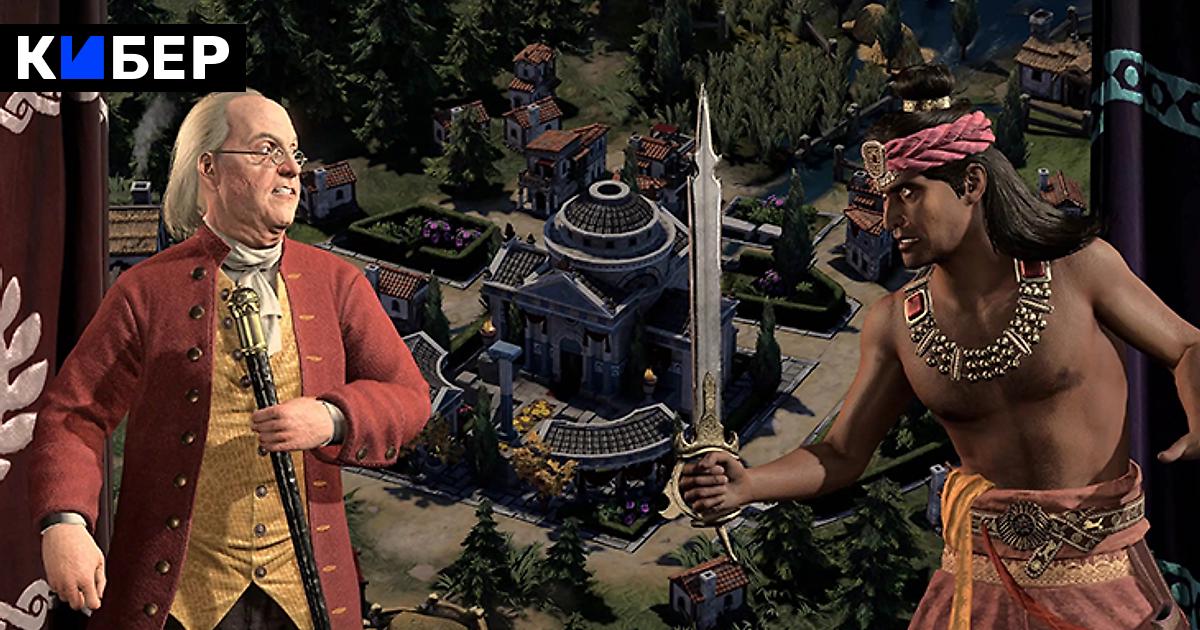
Task: Click the КИБЕР logo badge
Action: coord(123,58)
